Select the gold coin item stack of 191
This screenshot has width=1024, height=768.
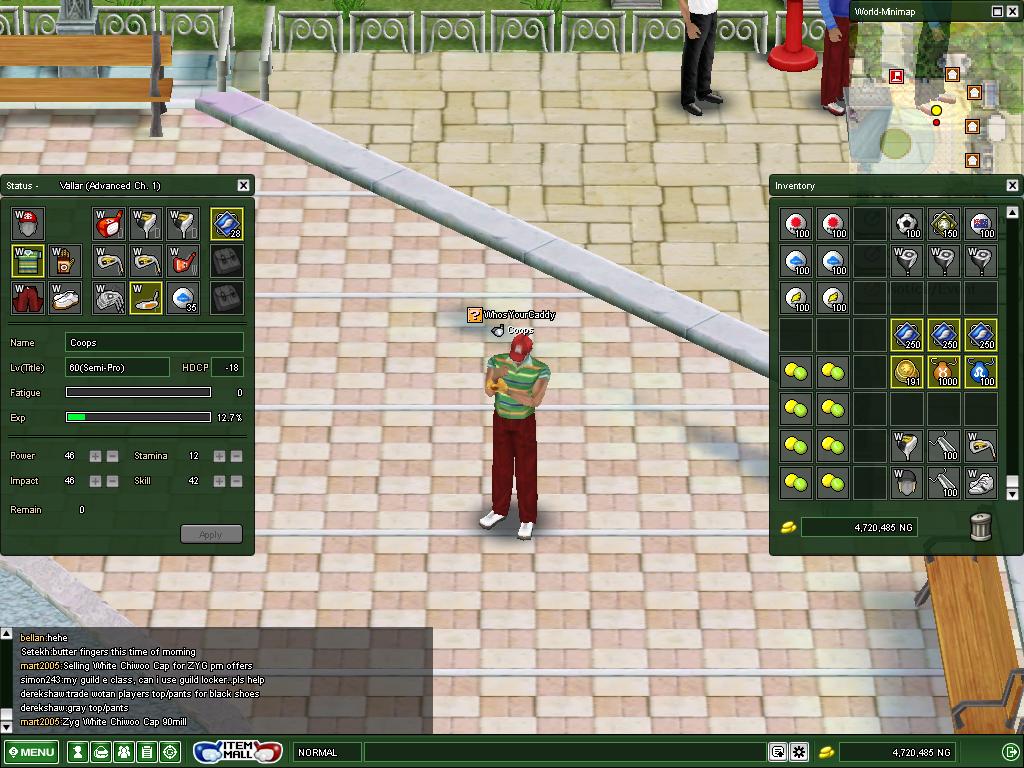point(906,372)
